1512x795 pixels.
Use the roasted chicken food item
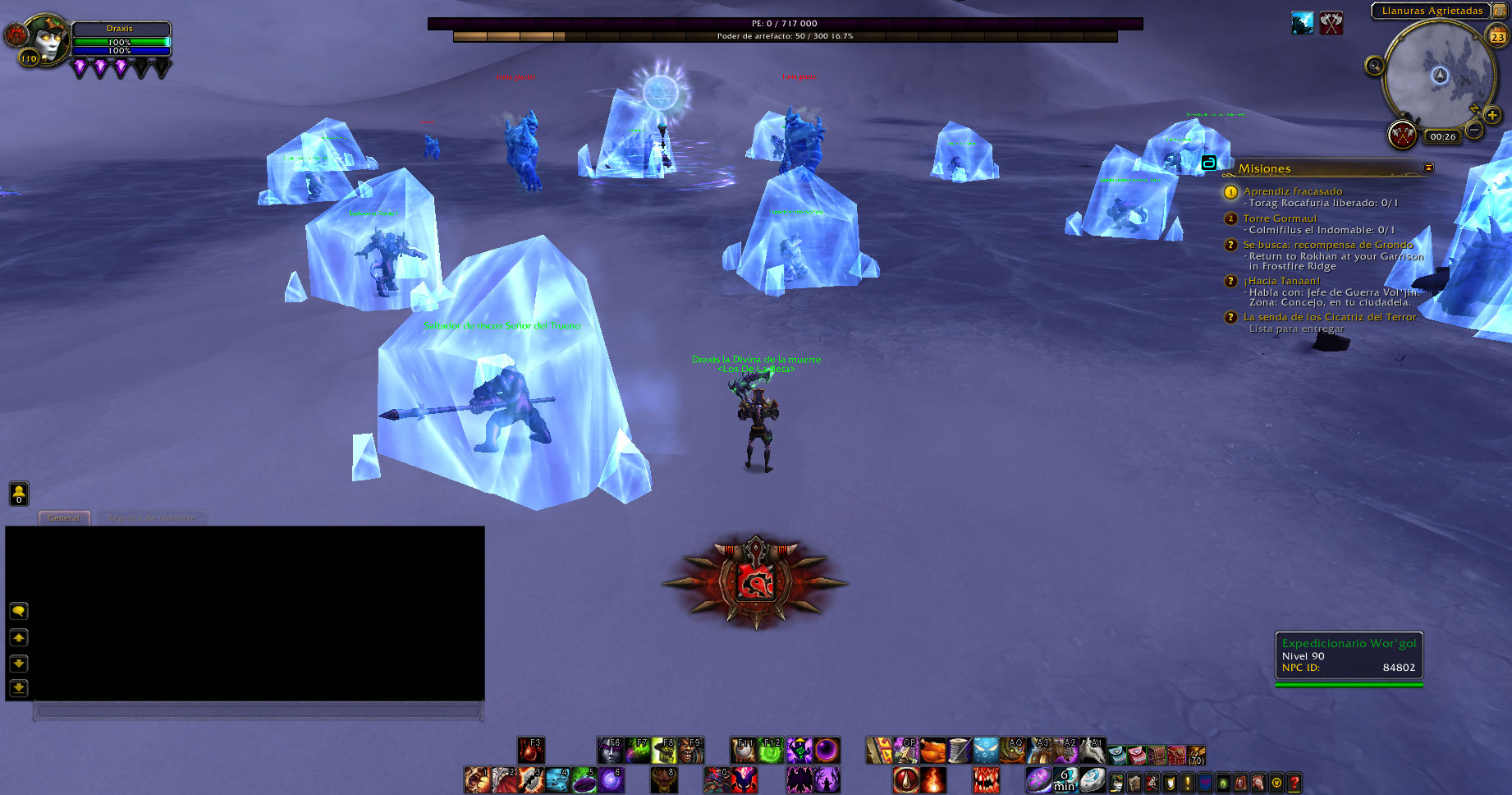[932, 751]
